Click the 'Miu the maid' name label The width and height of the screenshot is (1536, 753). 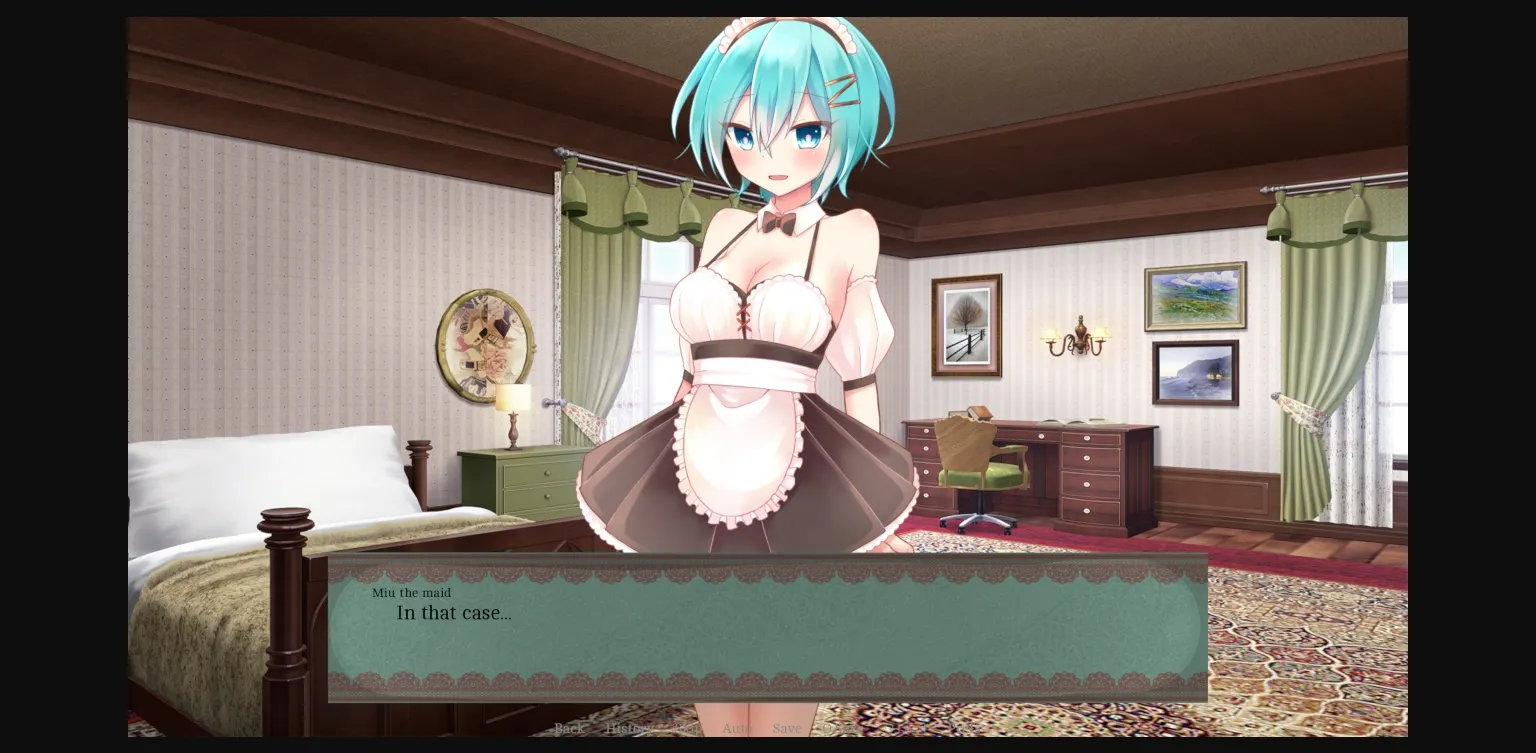[x=411, y=593]
